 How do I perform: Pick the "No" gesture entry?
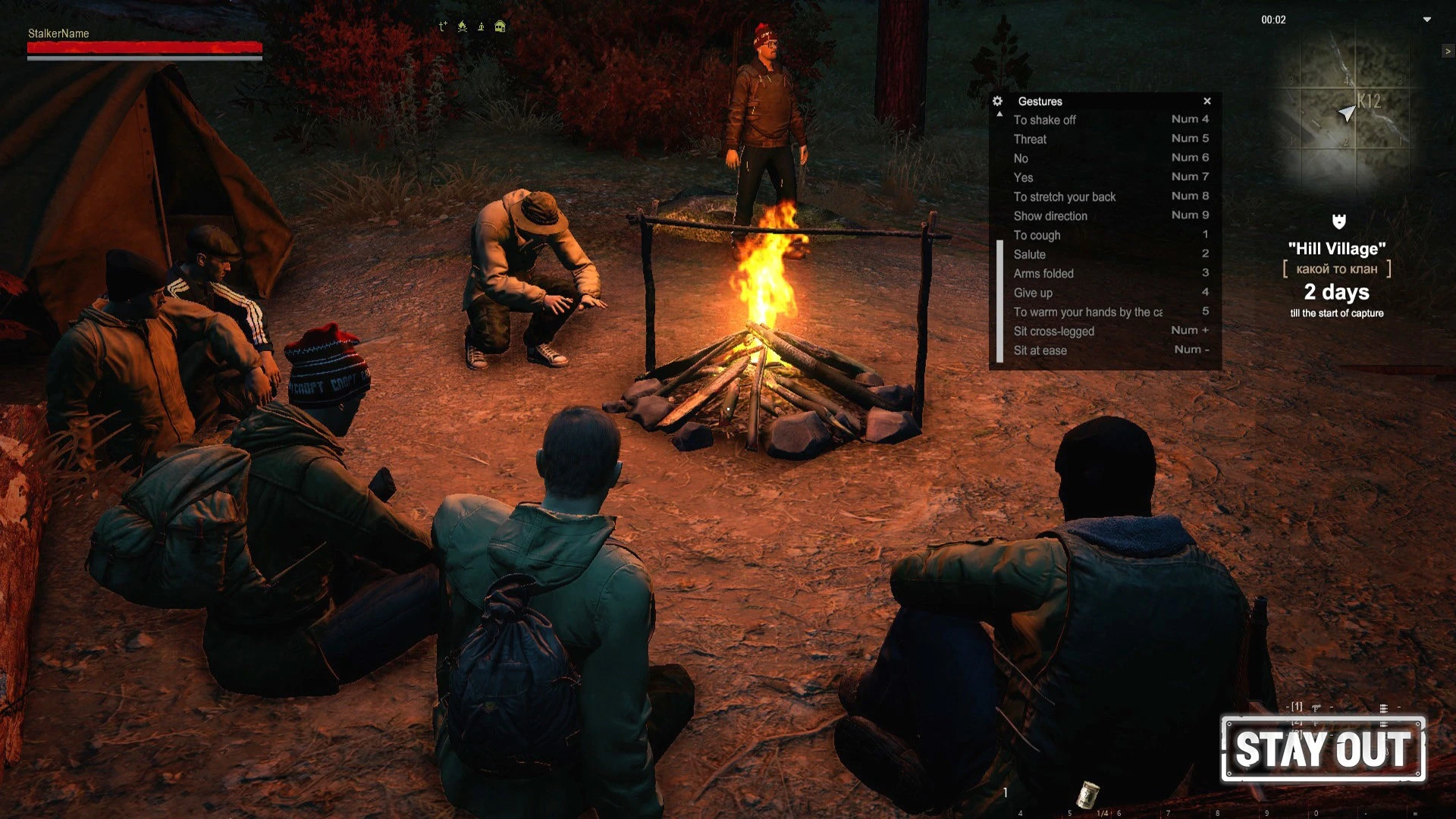tap(1021, 158)
